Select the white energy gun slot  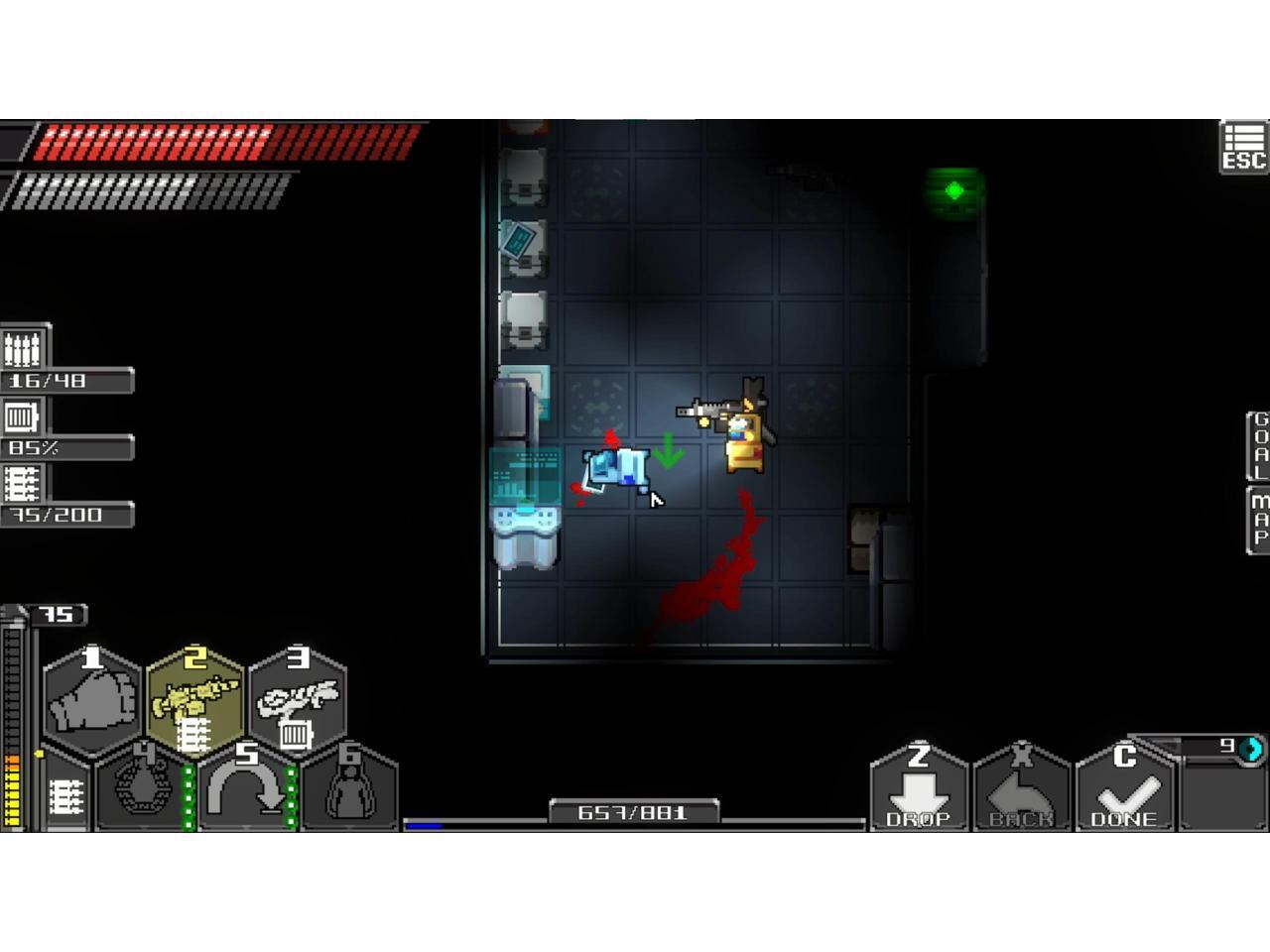coord(298,699)
